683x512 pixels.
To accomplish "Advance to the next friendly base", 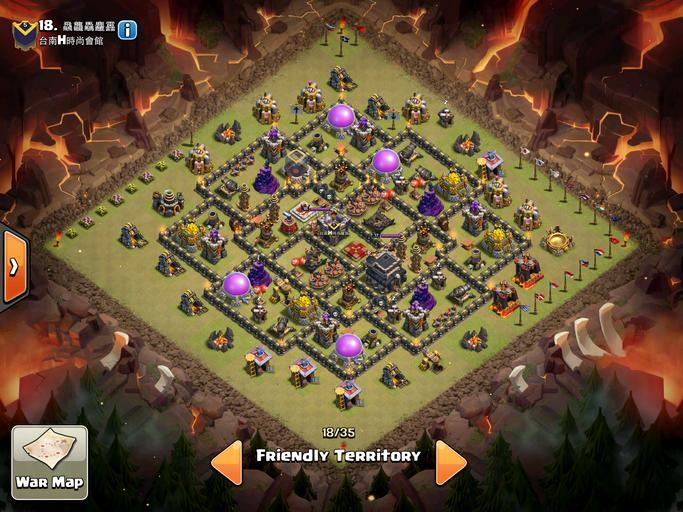I will [450, 461].
